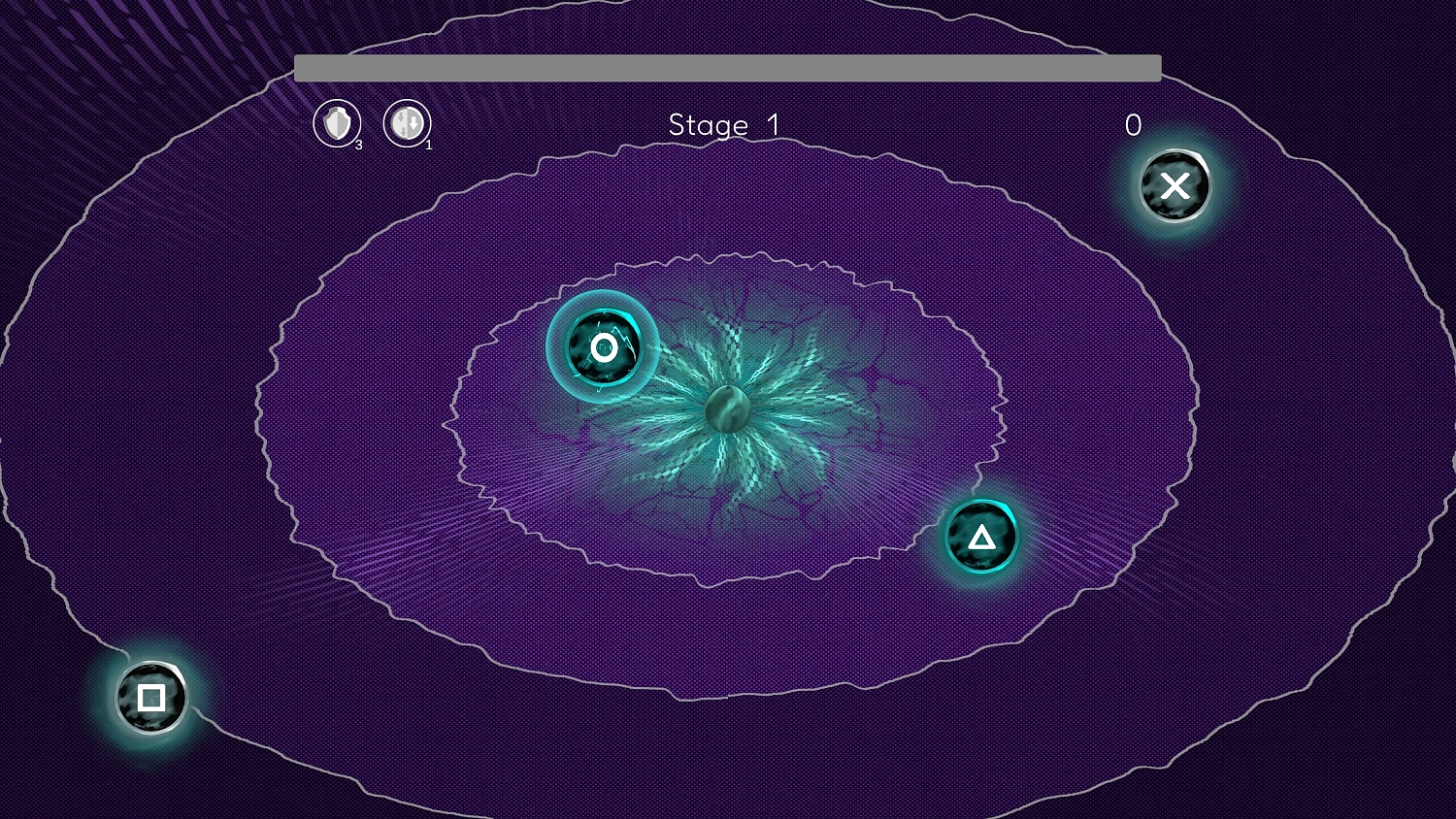Tap the Square note on the outer orbit
This screenshot has width=1456, height=819.
point(150,696)
